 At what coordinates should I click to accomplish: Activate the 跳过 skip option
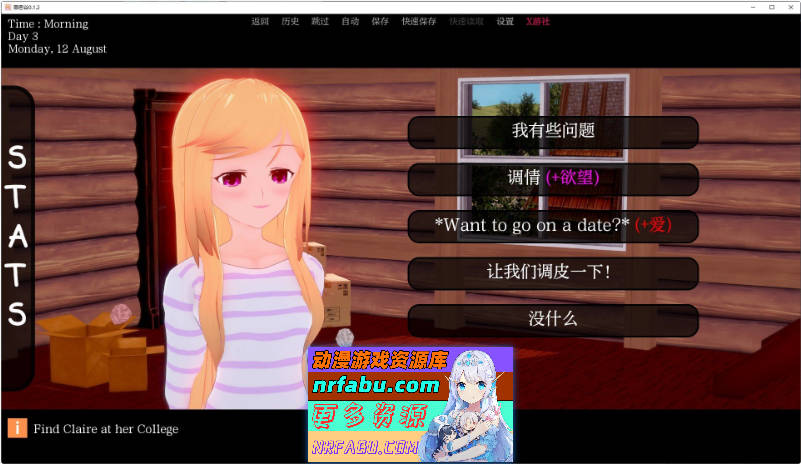click(x=319, y=21)
